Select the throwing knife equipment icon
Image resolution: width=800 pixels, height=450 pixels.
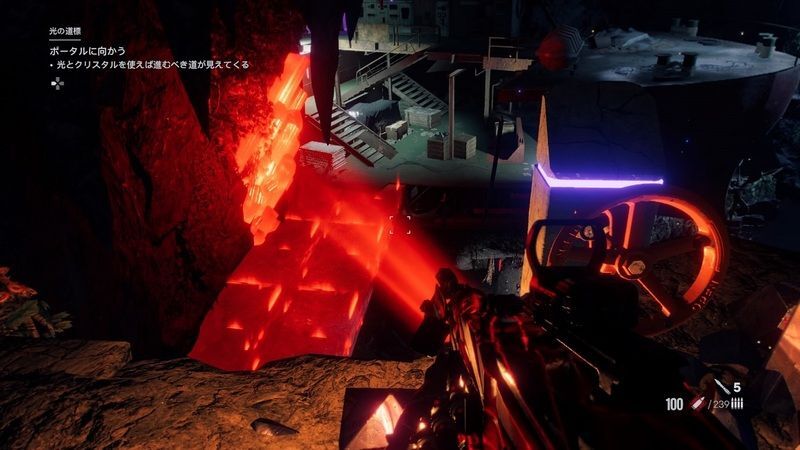[x=722, y=386]
